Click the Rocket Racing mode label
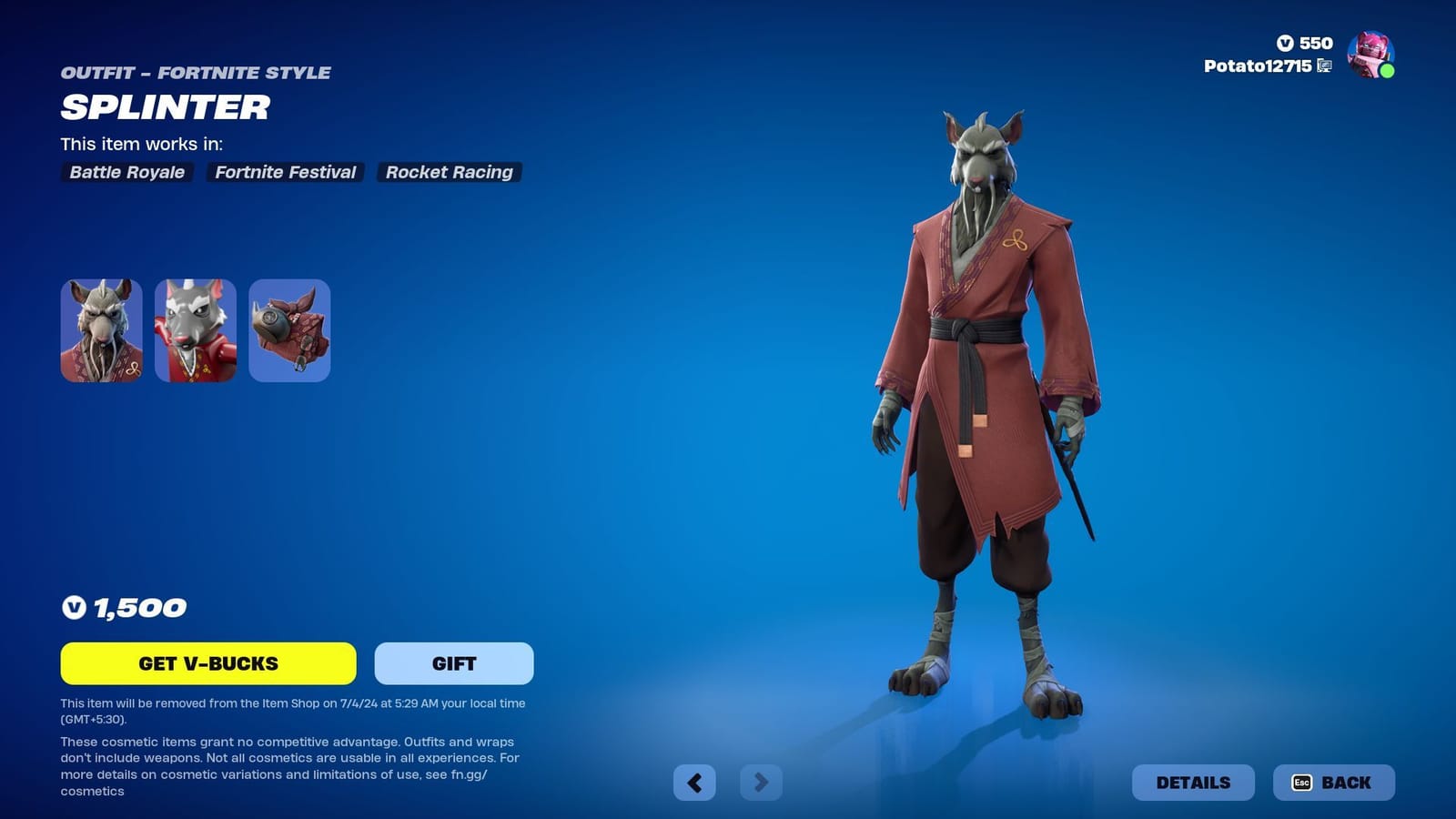The width and height of the screenshot is (1456, 819). (x=449, y=172)
